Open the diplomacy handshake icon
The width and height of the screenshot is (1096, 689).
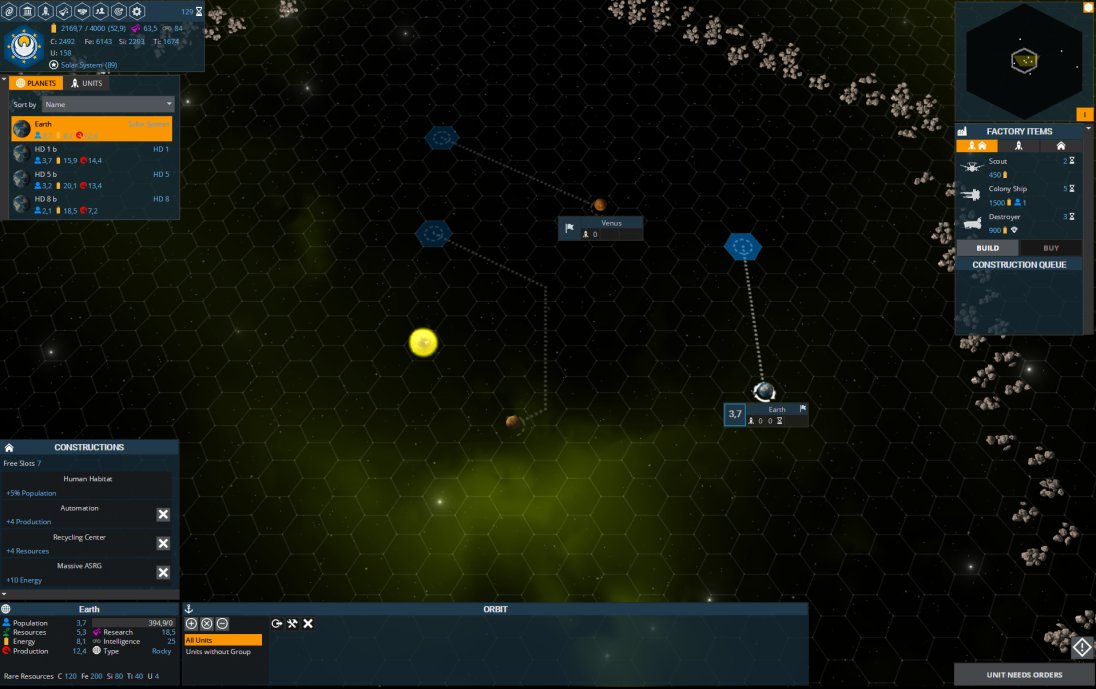[82, 11]
